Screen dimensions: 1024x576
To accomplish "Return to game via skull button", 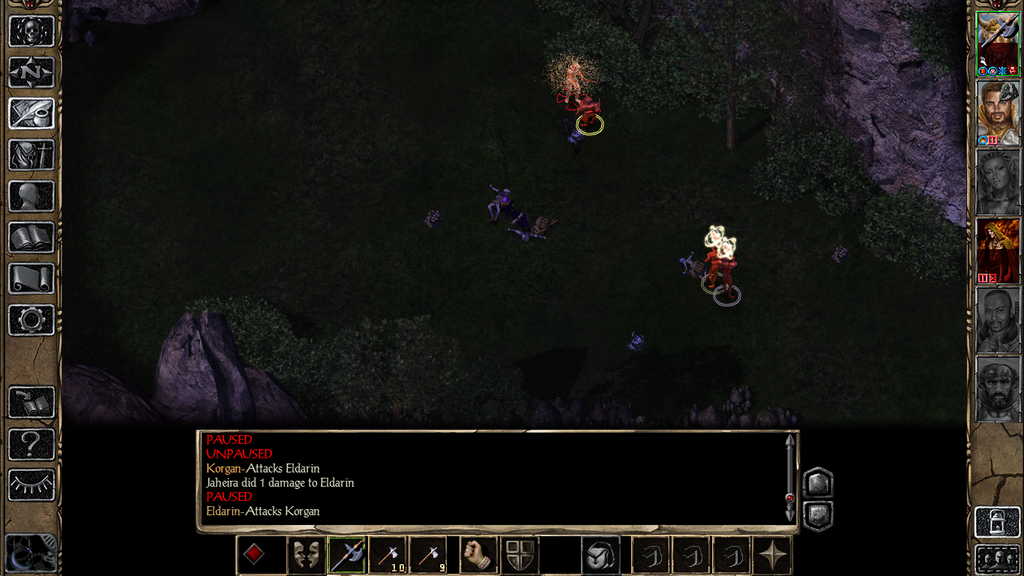I will click(31, 31).
